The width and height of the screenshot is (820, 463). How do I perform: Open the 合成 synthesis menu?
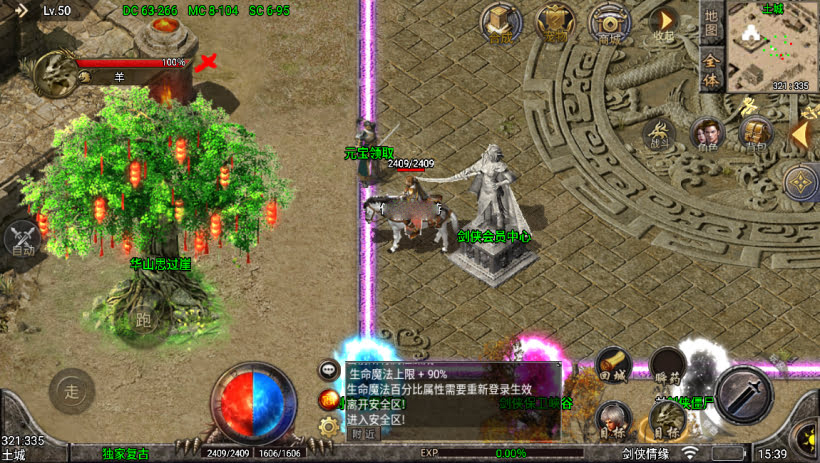(x=500, y=22)
